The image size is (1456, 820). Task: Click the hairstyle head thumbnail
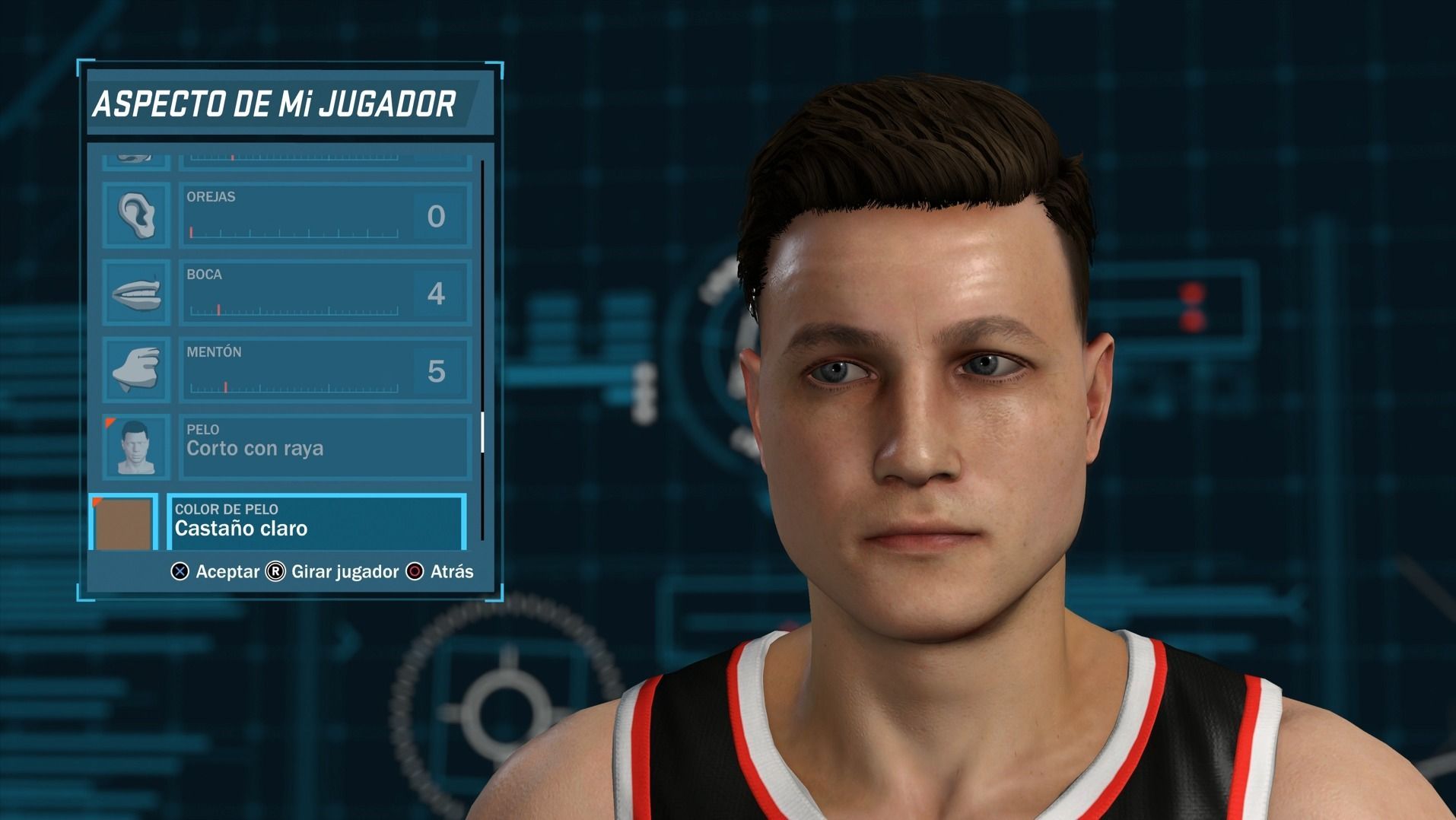pos(136,447)
